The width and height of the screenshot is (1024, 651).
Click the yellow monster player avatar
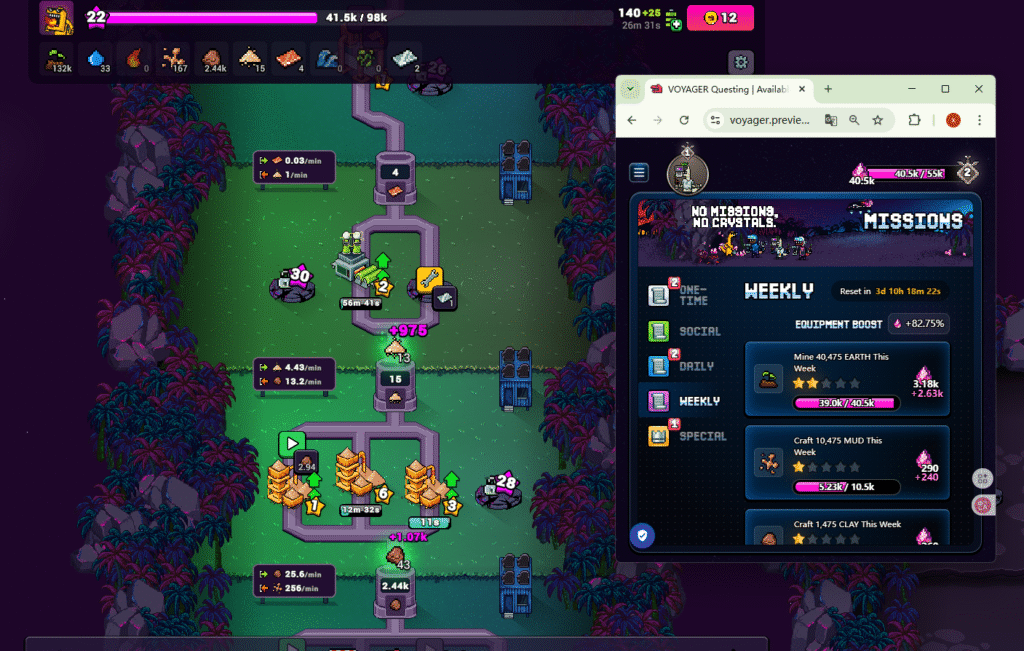(56, 17)
